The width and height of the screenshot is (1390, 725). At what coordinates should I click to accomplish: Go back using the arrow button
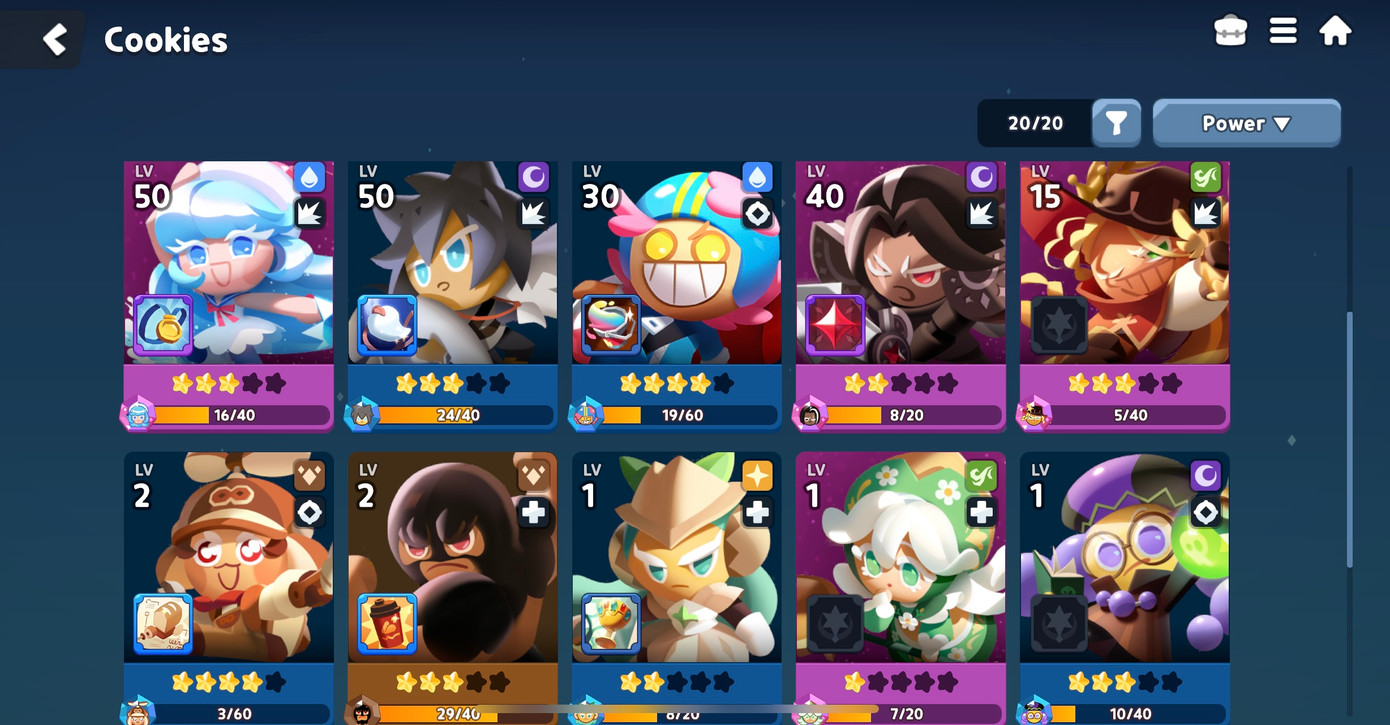pyautogui.click(x=55, y=40)
